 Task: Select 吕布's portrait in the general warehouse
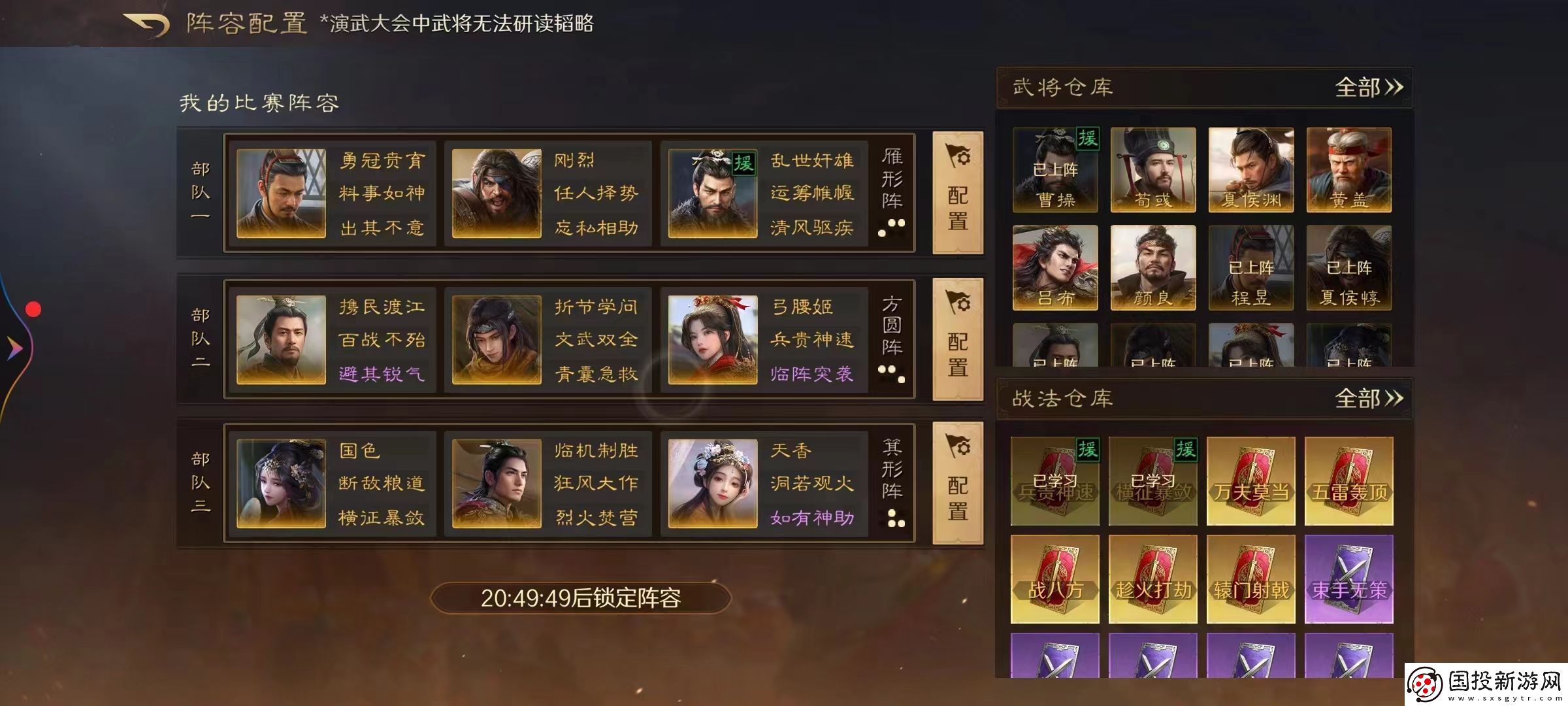1054,268
